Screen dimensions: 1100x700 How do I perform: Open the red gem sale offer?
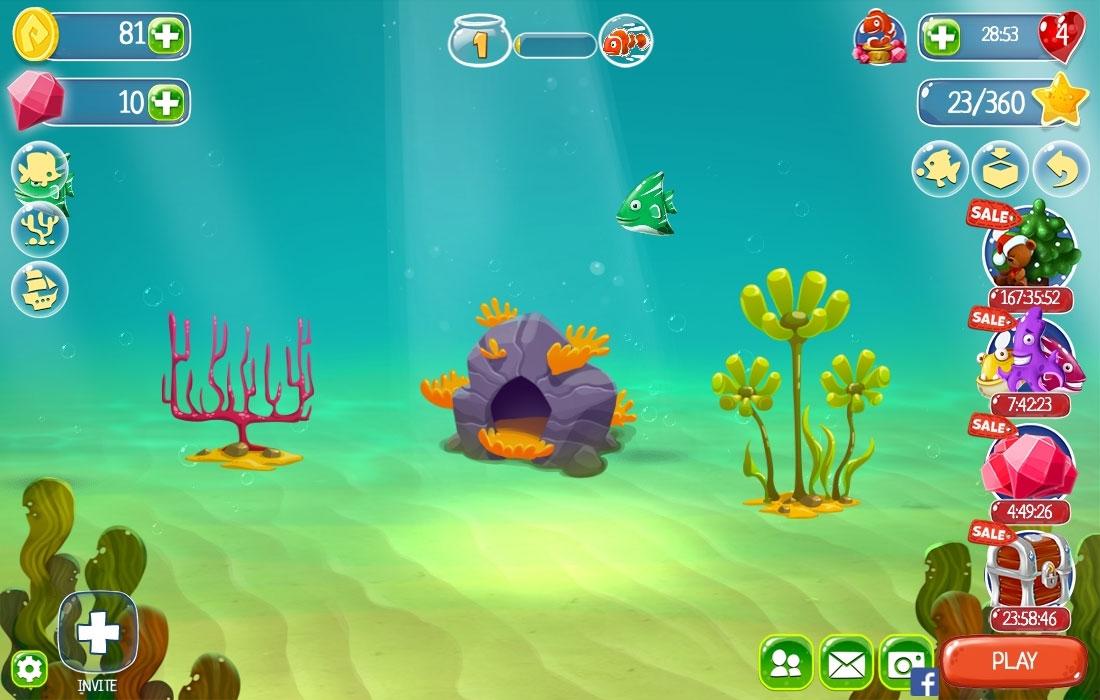1029,462
